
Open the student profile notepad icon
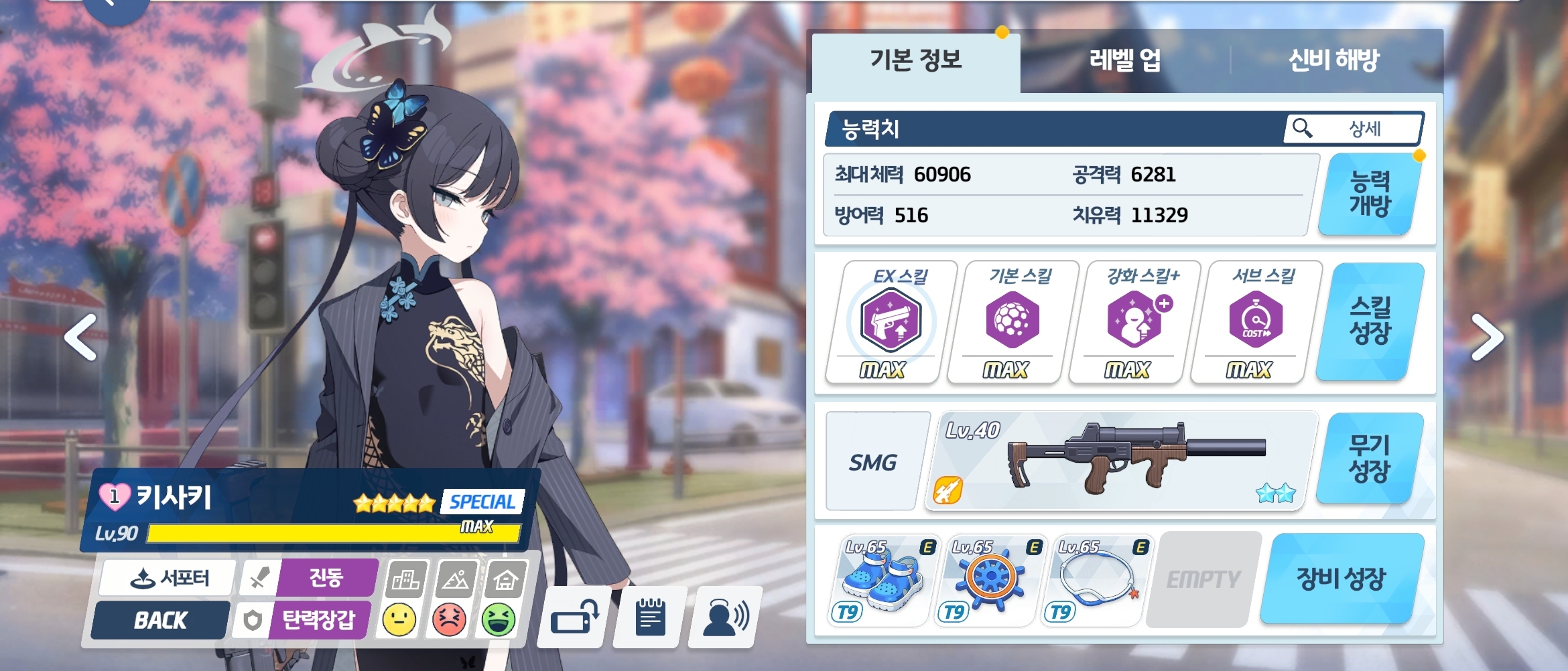650,617
